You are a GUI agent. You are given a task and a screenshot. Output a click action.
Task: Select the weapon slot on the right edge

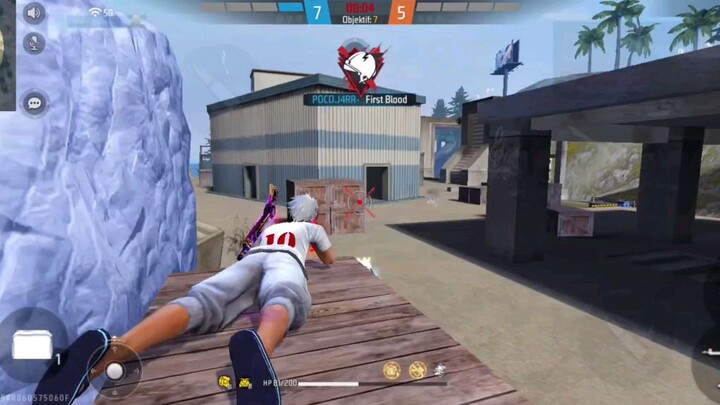pyautogui.click(x=706, y=357)
